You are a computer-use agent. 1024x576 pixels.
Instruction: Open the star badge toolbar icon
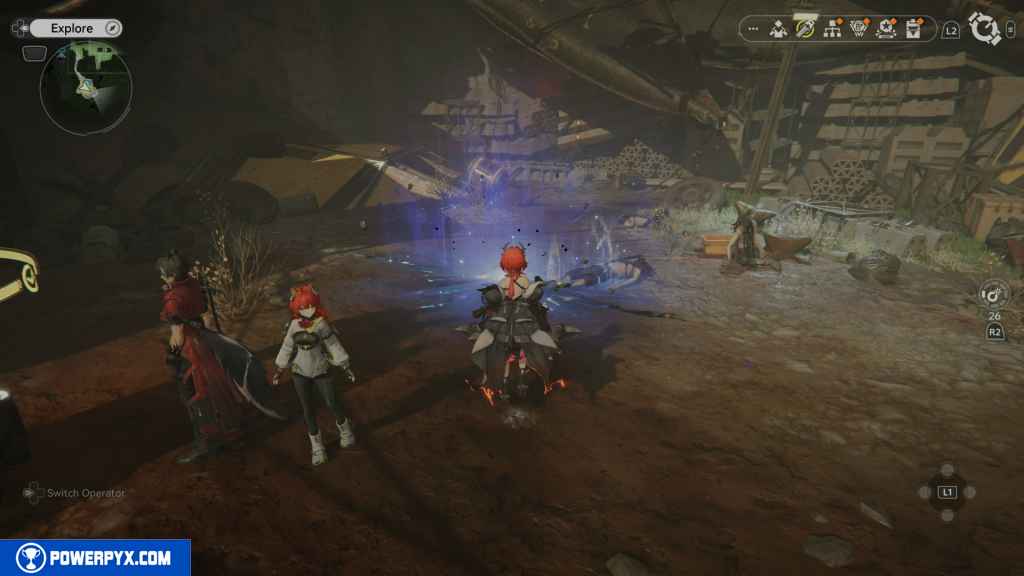885,29
